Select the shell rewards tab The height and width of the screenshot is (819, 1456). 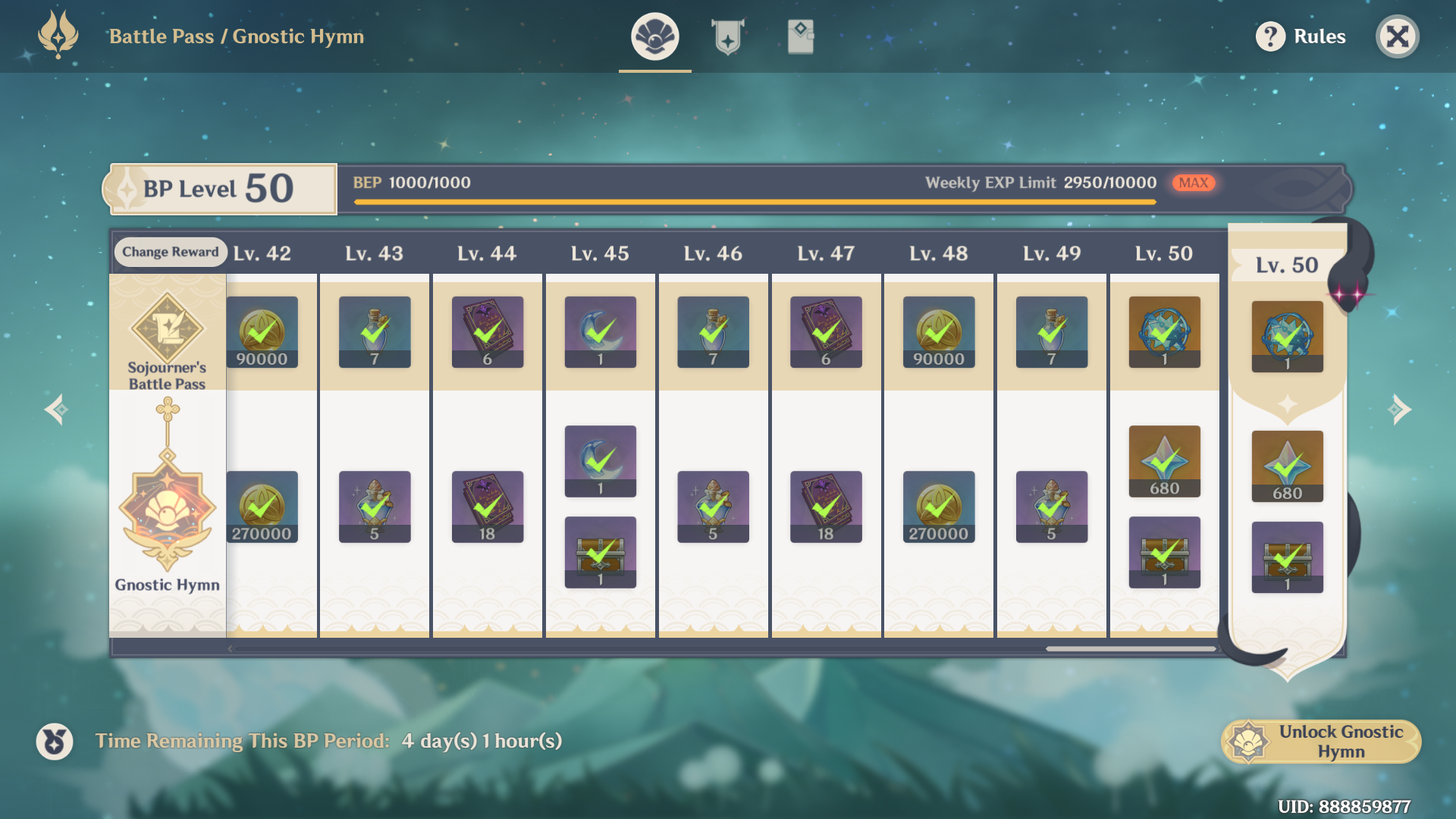coord(654,36)
